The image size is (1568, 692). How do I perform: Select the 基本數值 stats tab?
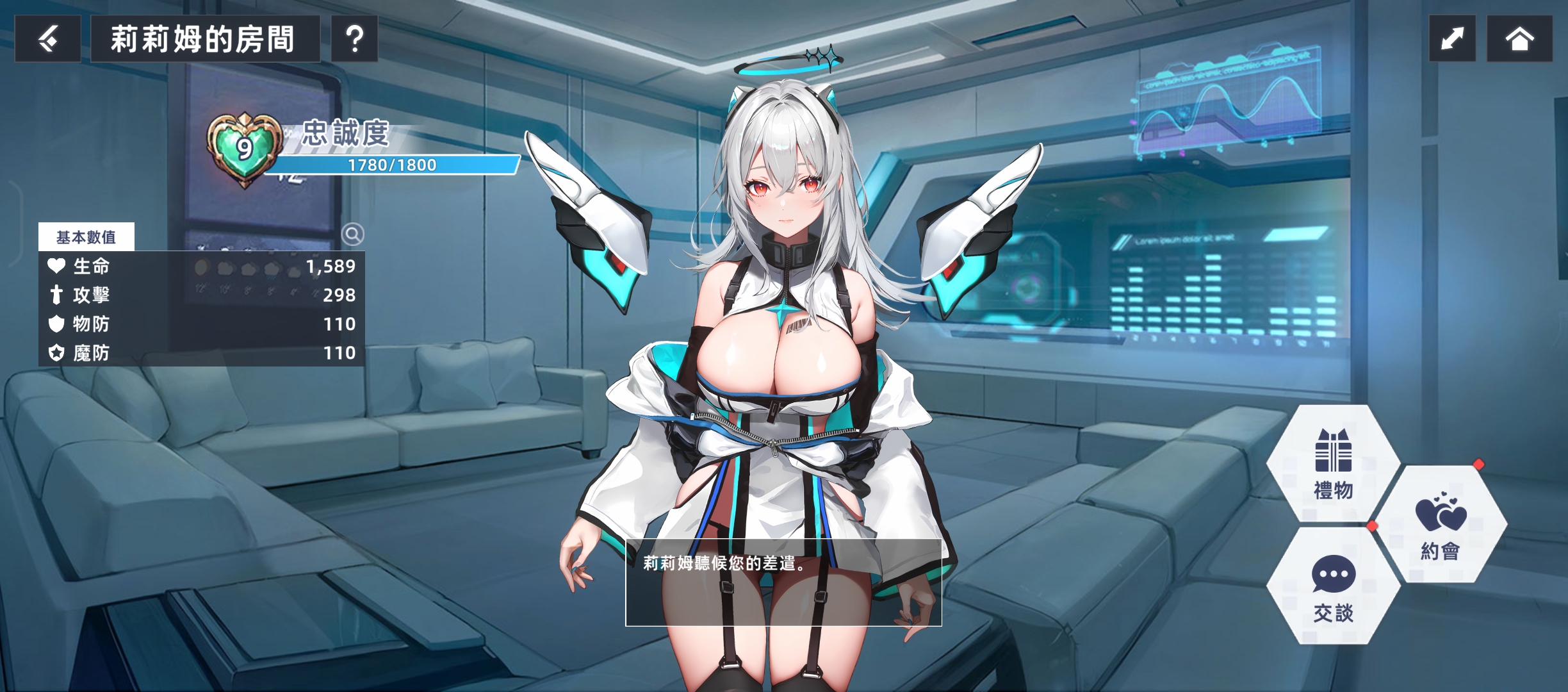pyautogui.click(x=86, y=237)
